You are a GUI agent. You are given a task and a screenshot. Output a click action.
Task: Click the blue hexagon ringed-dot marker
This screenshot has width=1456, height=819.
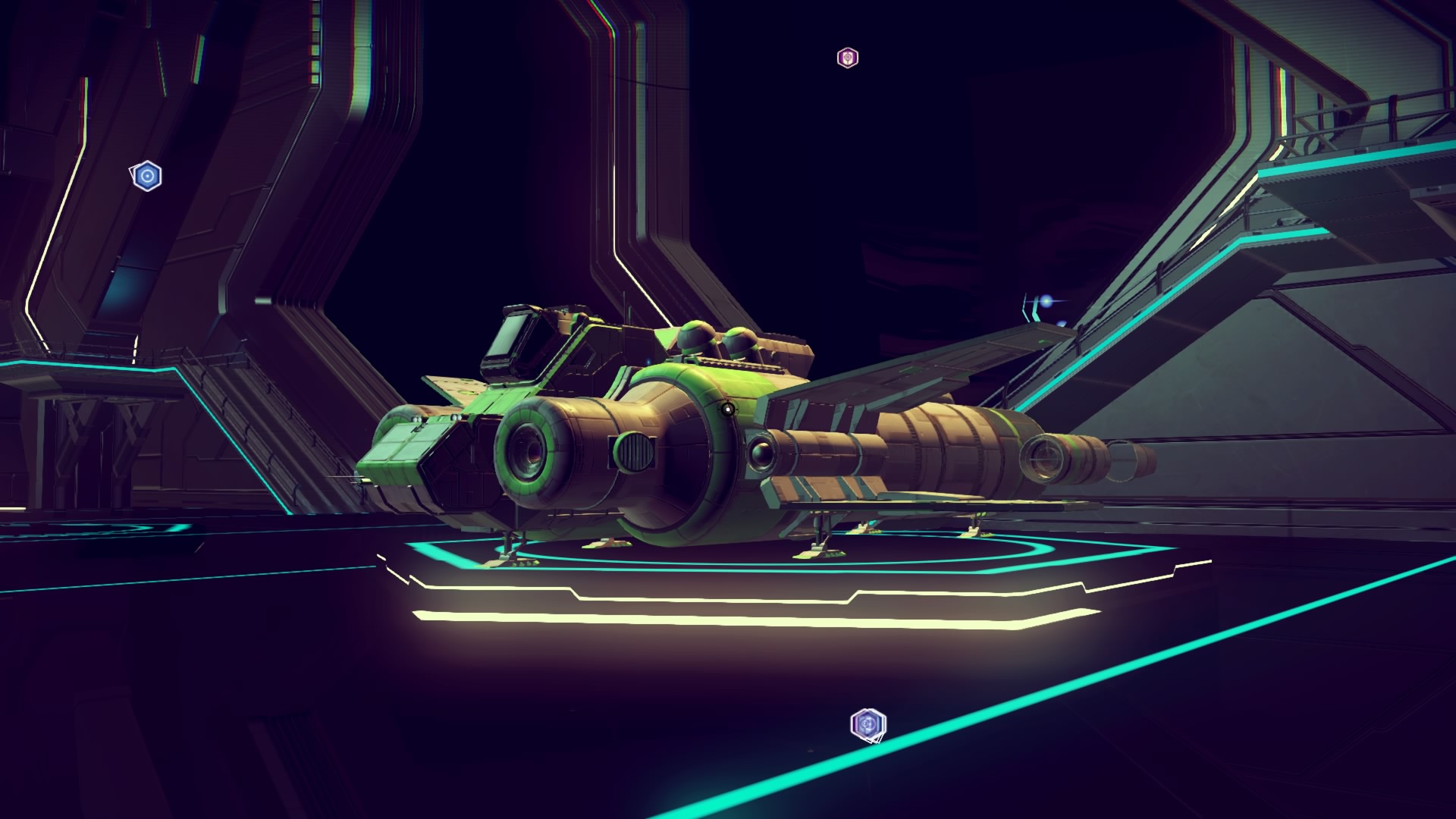pos(146,177)
